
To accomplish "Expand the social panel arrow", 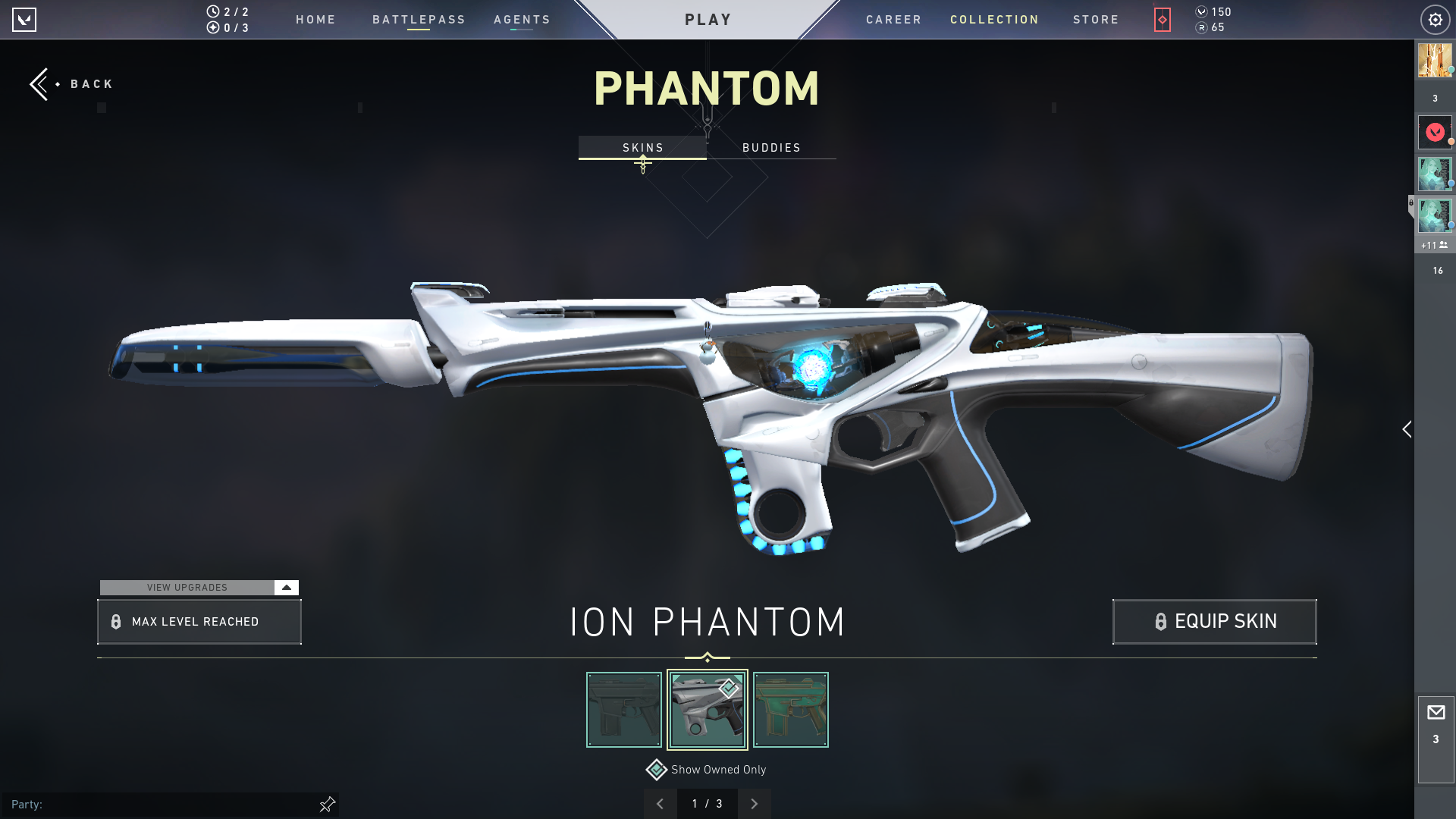I will click(1407, 429).
